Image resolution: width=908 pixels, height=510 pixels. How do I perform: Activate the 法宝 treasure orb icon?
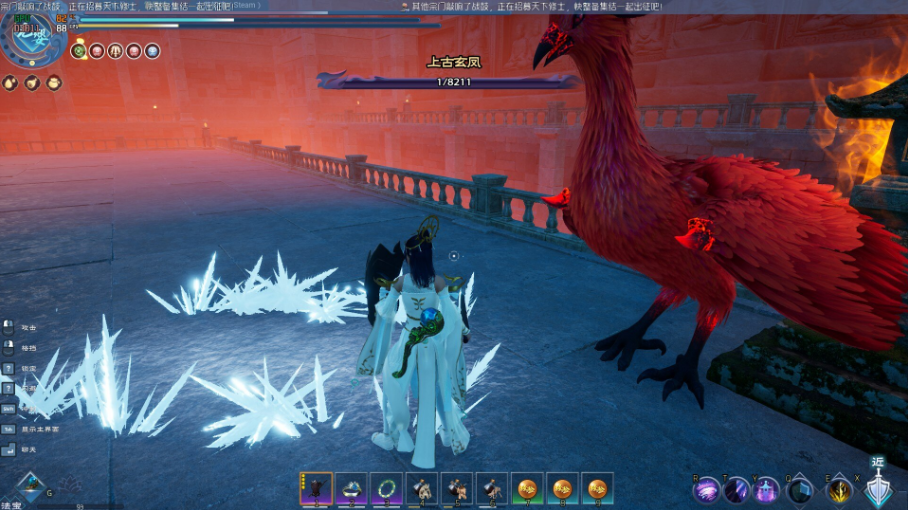31,488
